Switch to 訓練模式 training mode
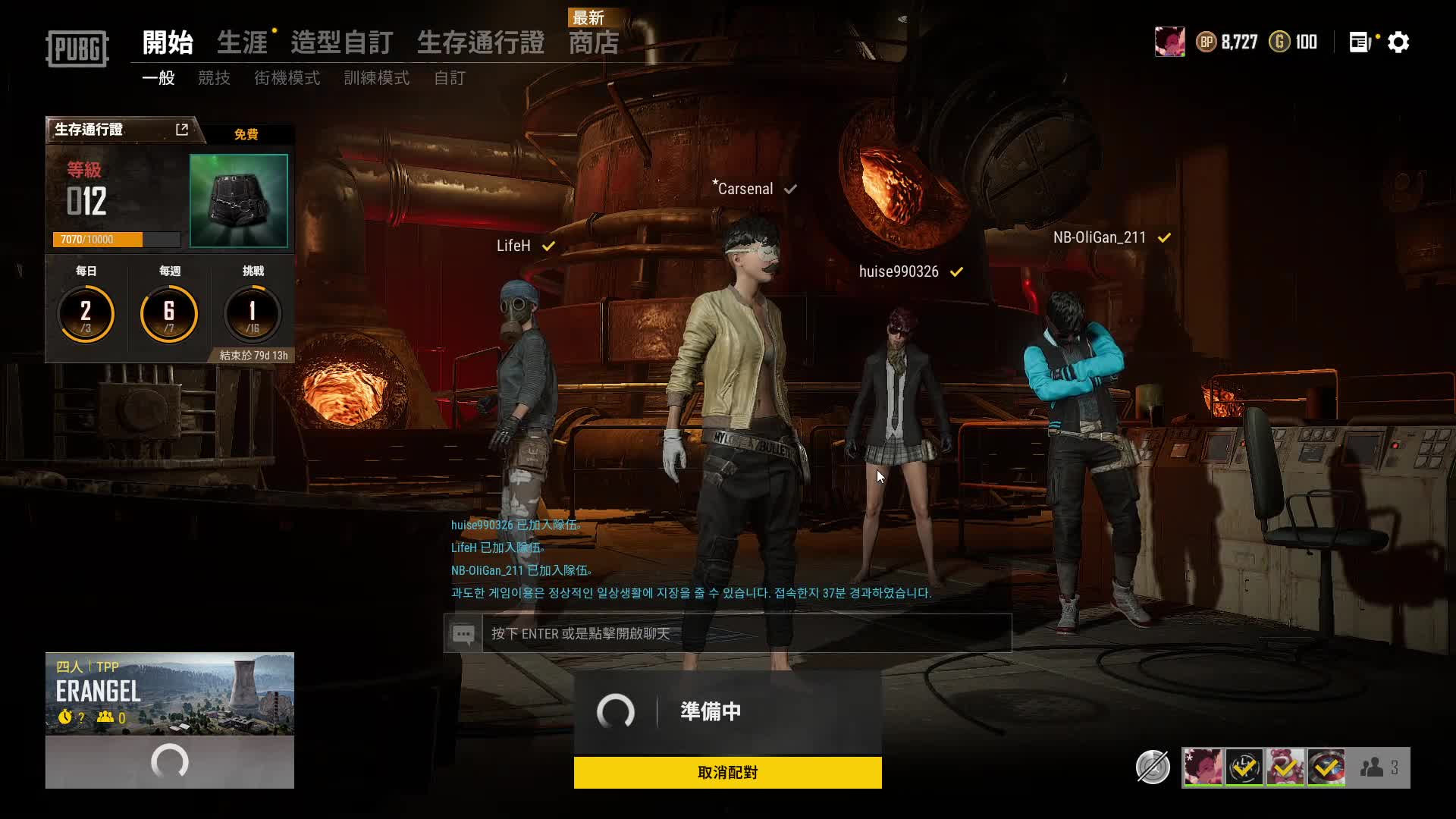This screenshot has width=1456, height=819. [x=376, y=78]
